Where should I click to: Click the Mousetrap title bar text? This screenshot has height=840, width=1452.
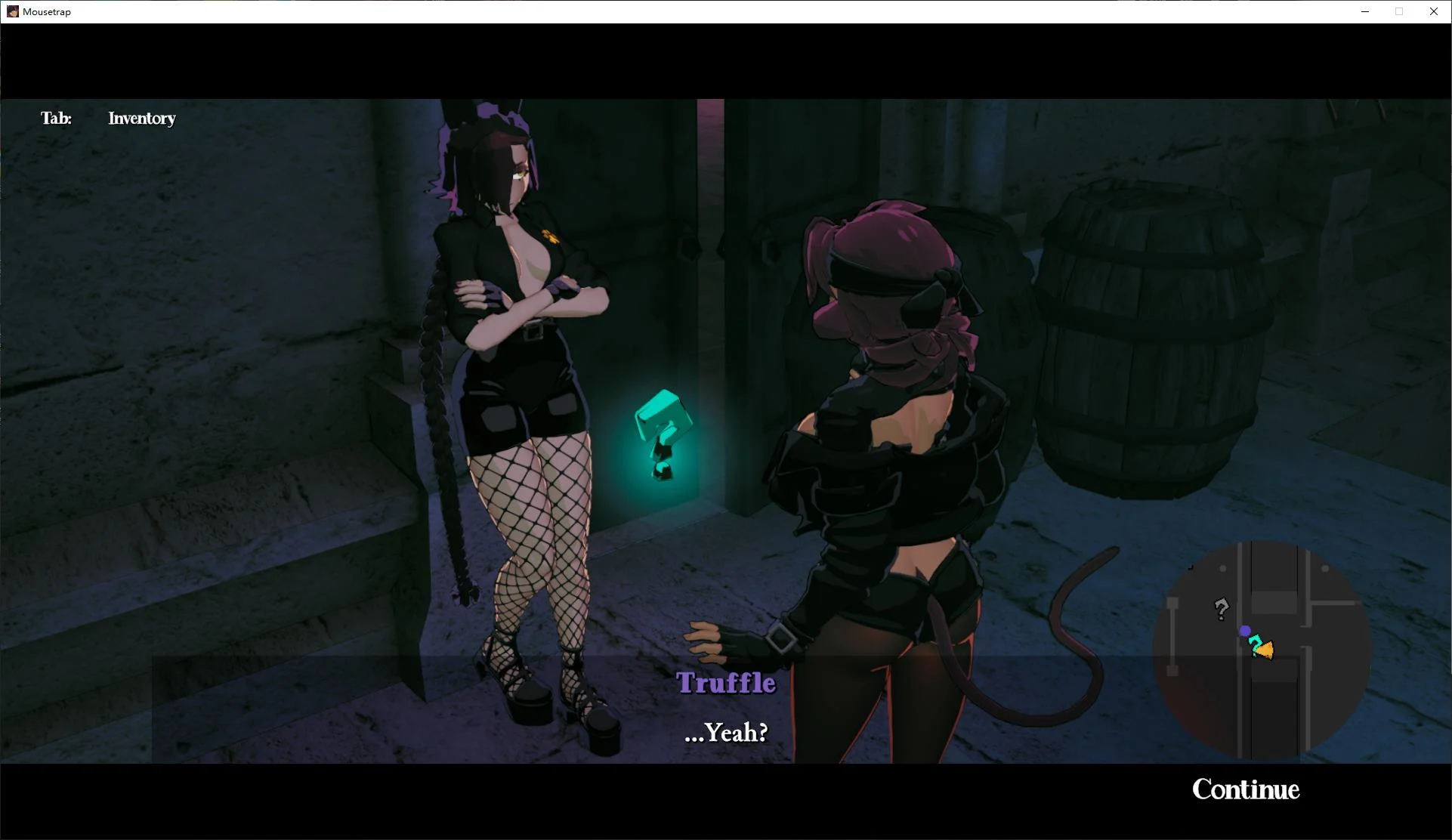point(45,11)
